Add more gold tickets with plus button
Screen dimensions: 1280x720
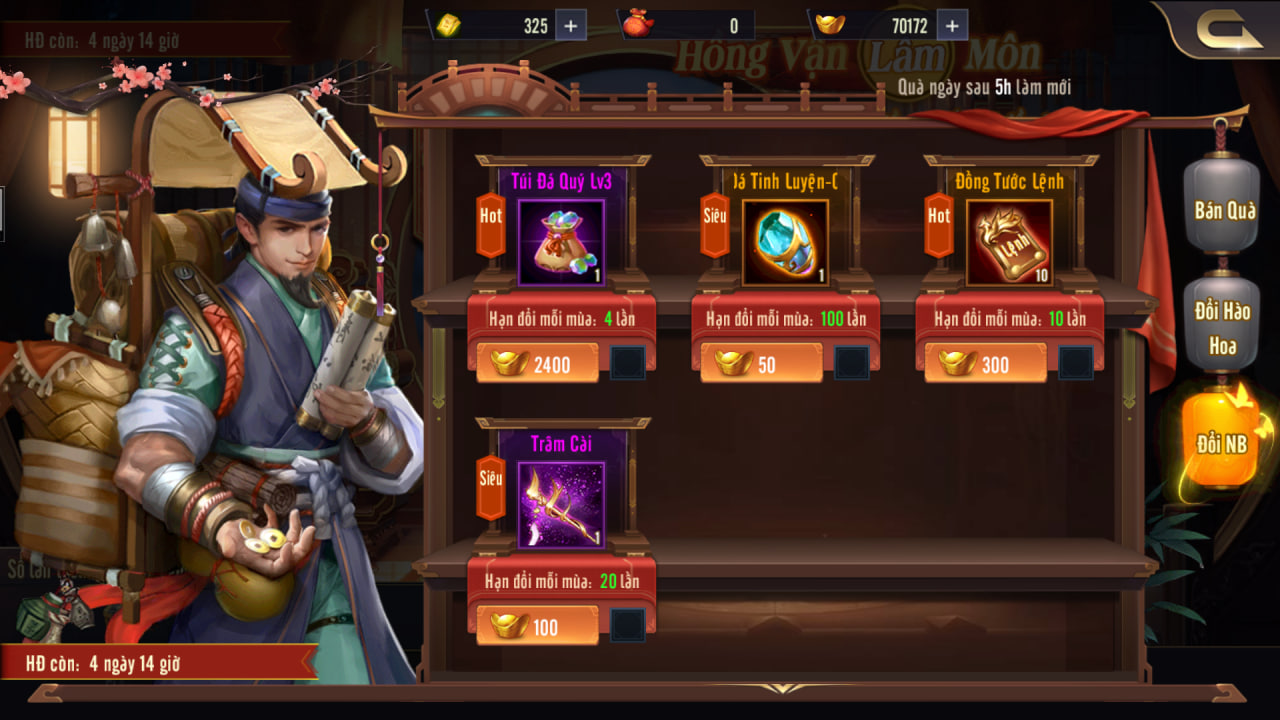570,26
